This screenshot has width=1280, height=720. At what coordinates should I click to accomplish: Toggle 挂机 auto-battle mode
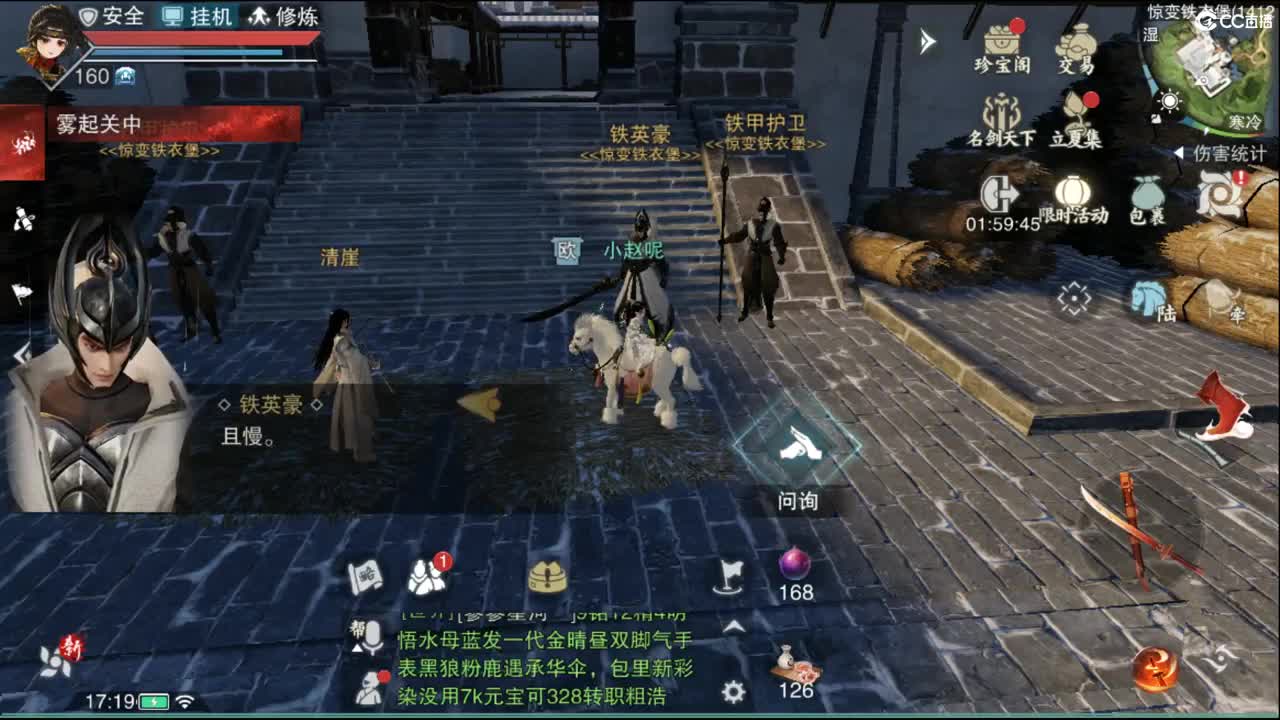pyautogui.click(x=196, y=16)
